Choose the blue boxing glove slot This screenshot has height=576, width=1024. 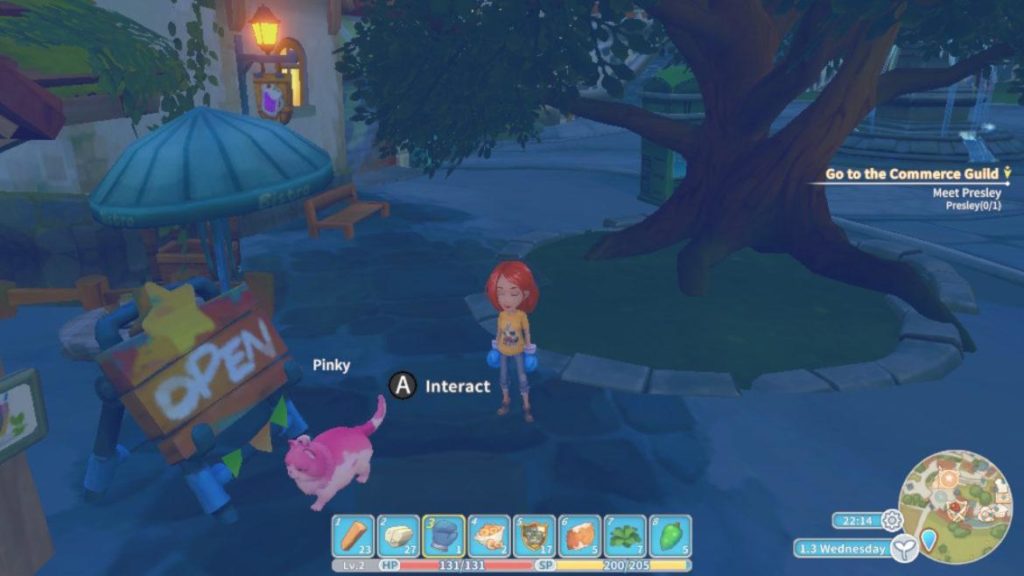443,536
